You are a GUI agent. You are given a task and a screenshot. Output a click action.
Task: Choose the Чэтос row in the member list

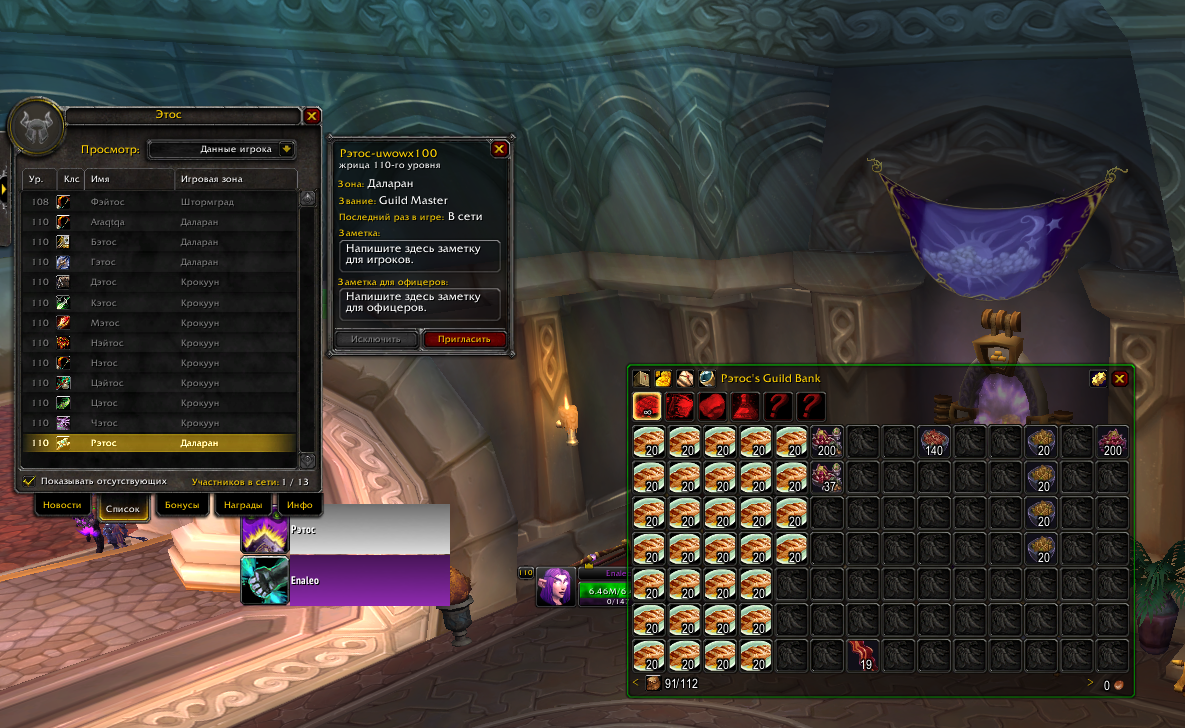pos(160,423)
